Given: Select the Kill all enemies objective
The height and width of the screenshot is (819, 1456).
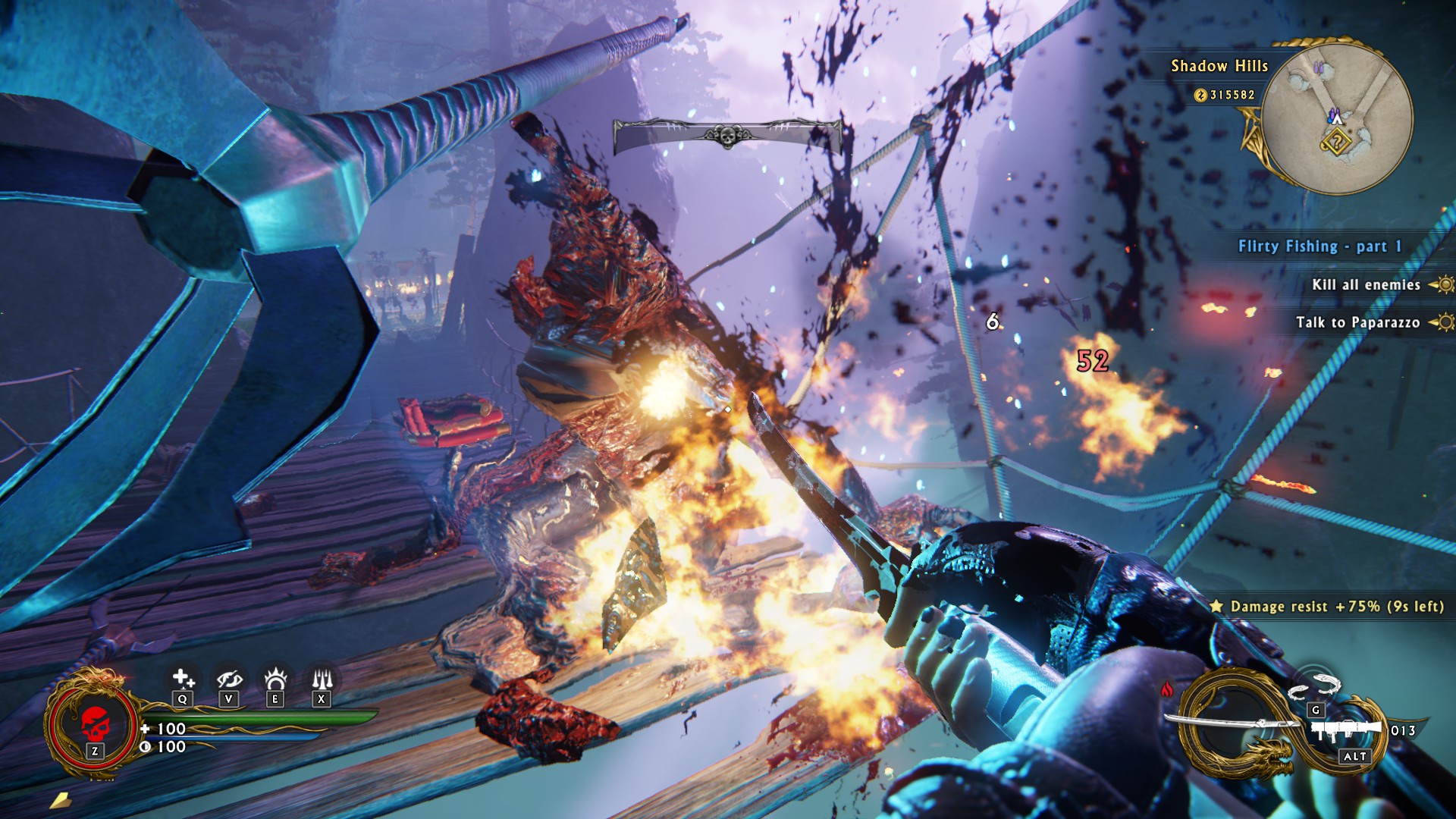Looking at the screenshot, I should 1366,285.
